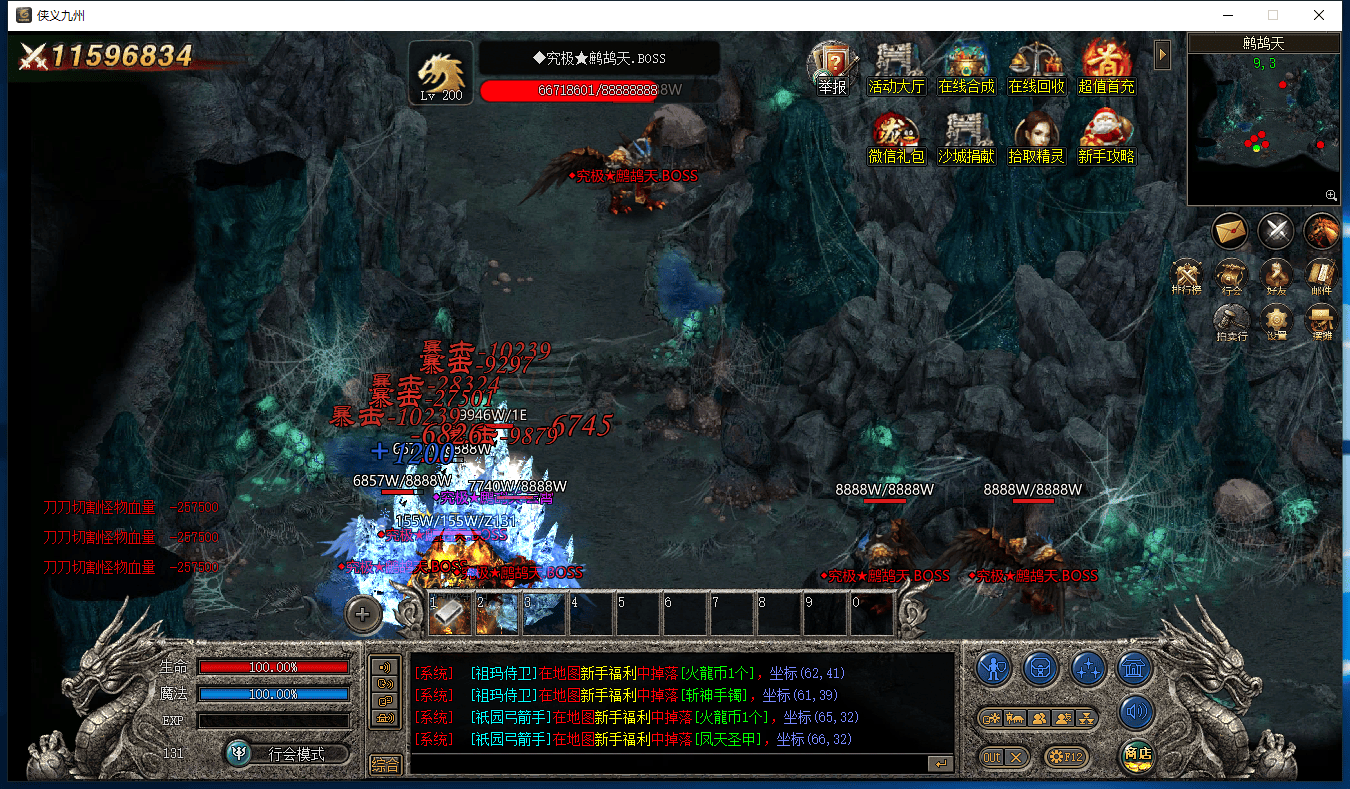Toggle the 行会模式 attack mode button
This screenshot has width=1350, height=789.
pos(288,753)
